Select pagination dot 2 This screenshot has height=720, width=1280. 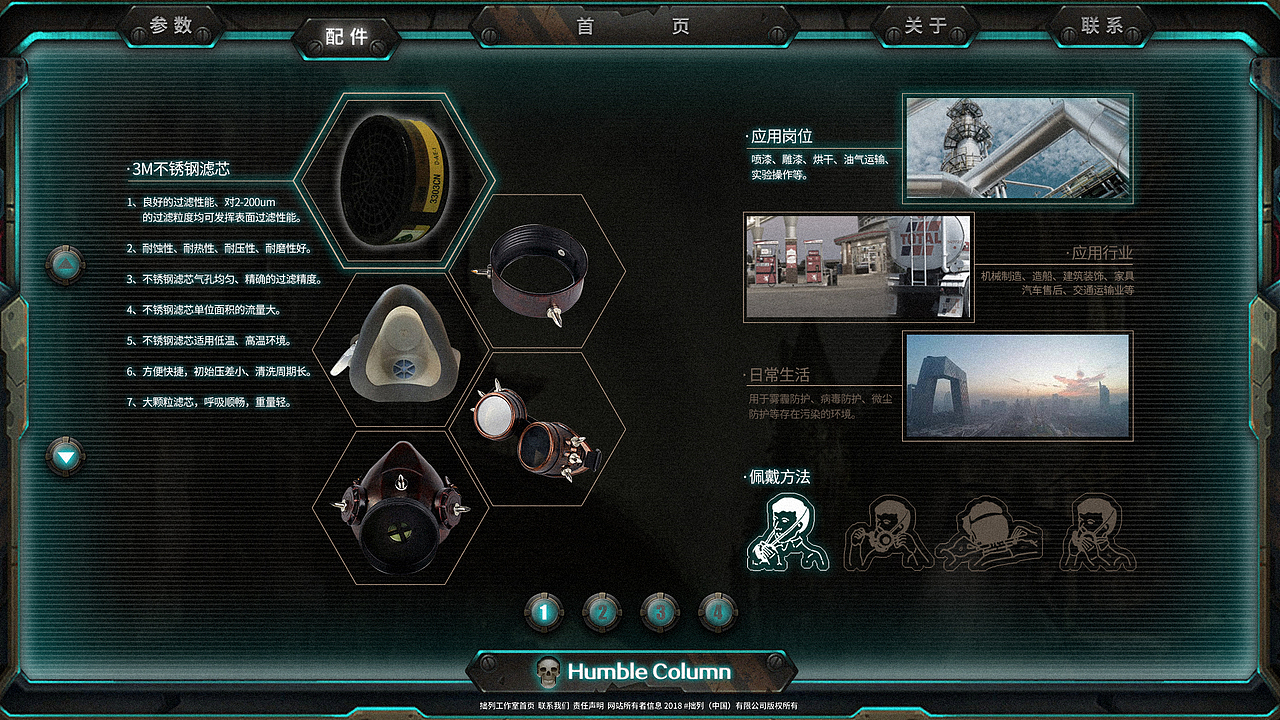(602, 612)
